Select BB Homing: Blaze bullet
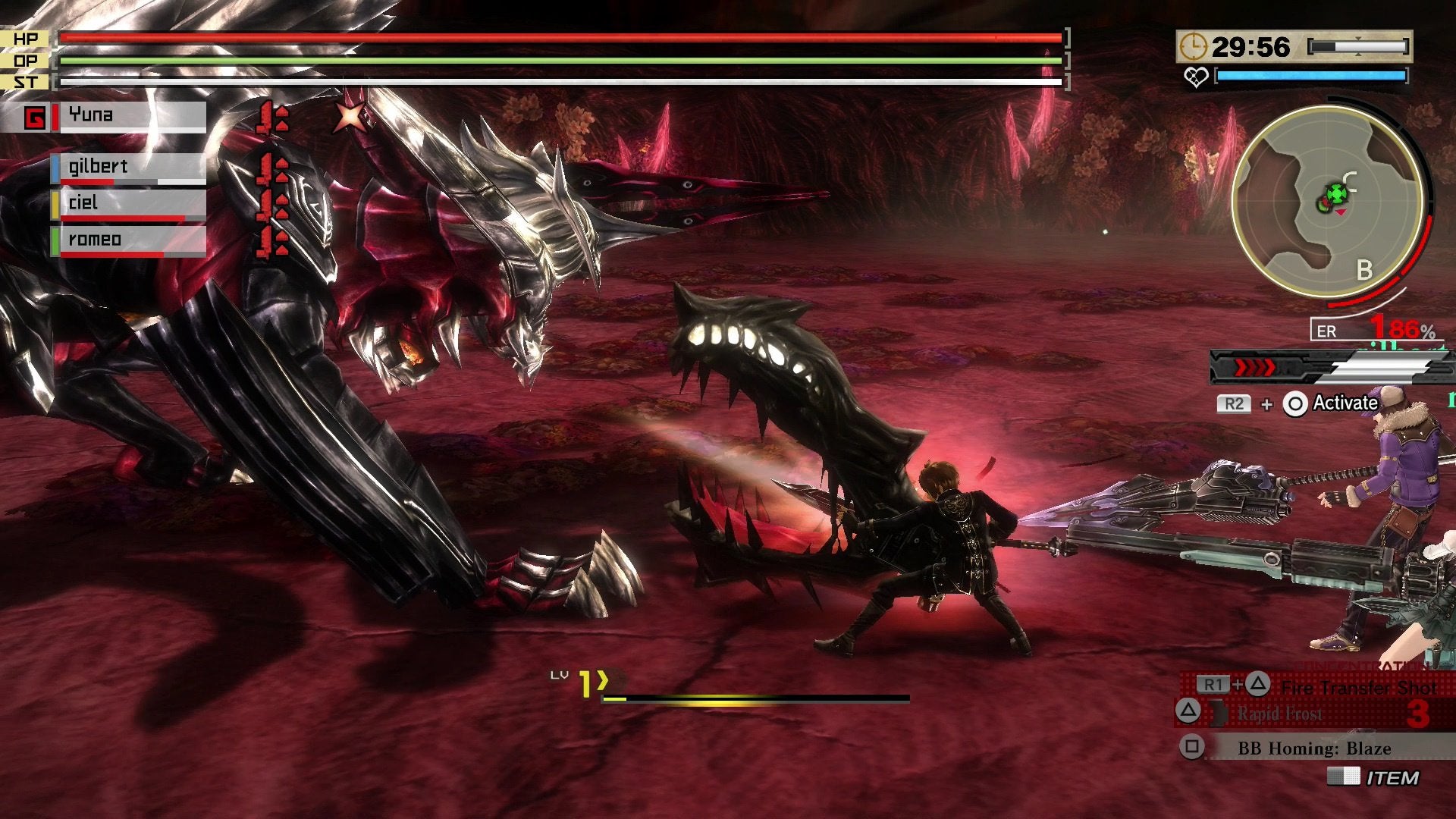 click(1313, 748)
